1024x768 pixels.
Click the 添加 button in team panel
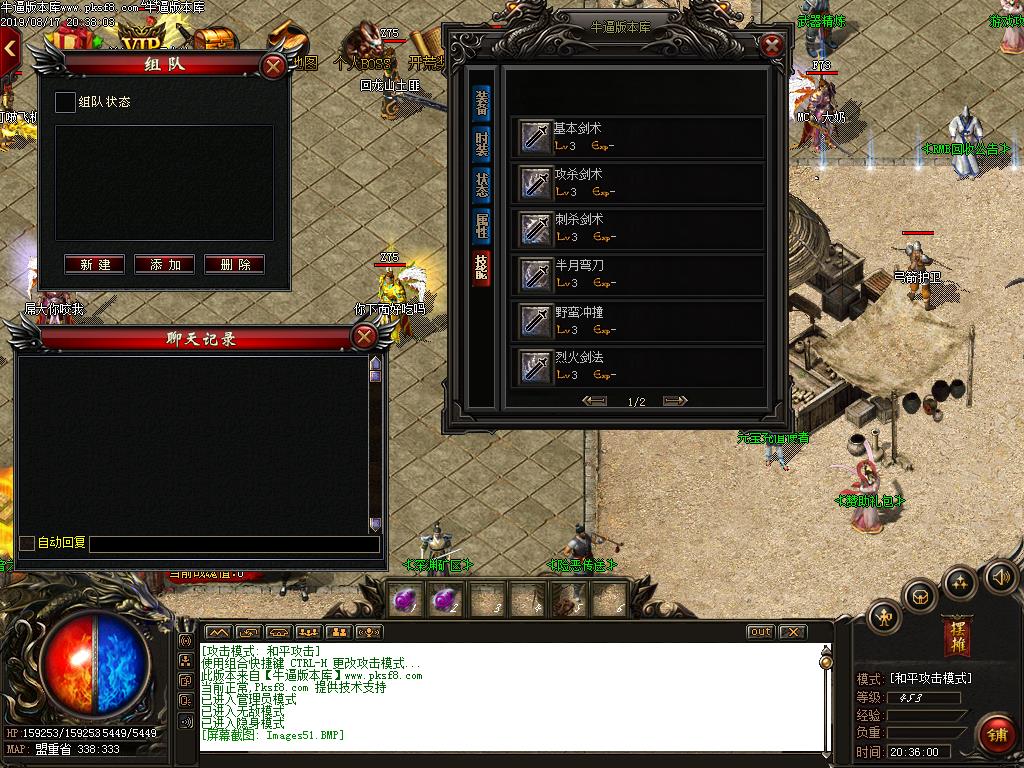165,264
